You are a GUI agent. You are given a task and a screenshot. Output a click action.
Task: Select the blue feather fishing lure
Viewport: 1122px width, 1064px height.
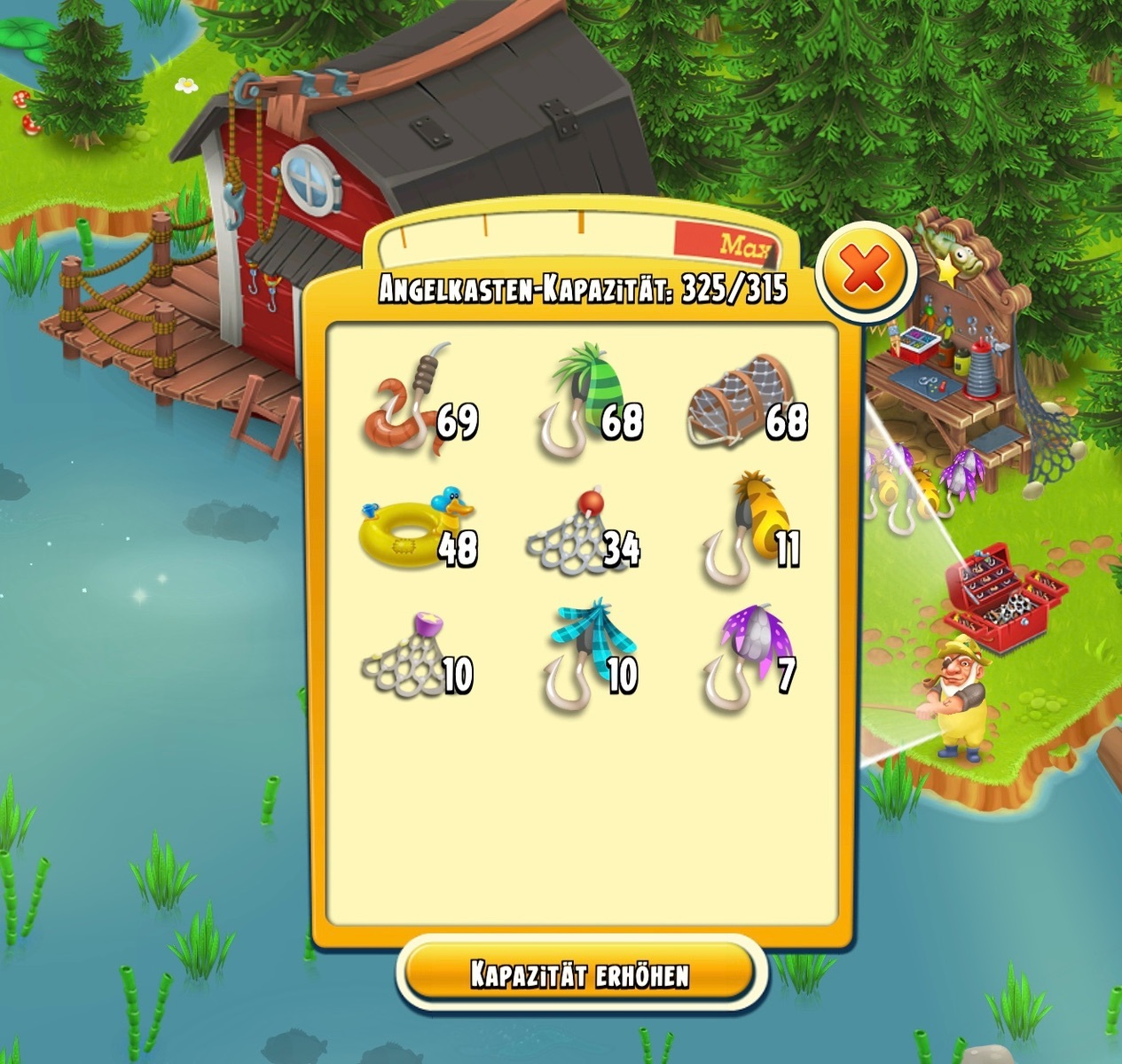pos(580,658)
